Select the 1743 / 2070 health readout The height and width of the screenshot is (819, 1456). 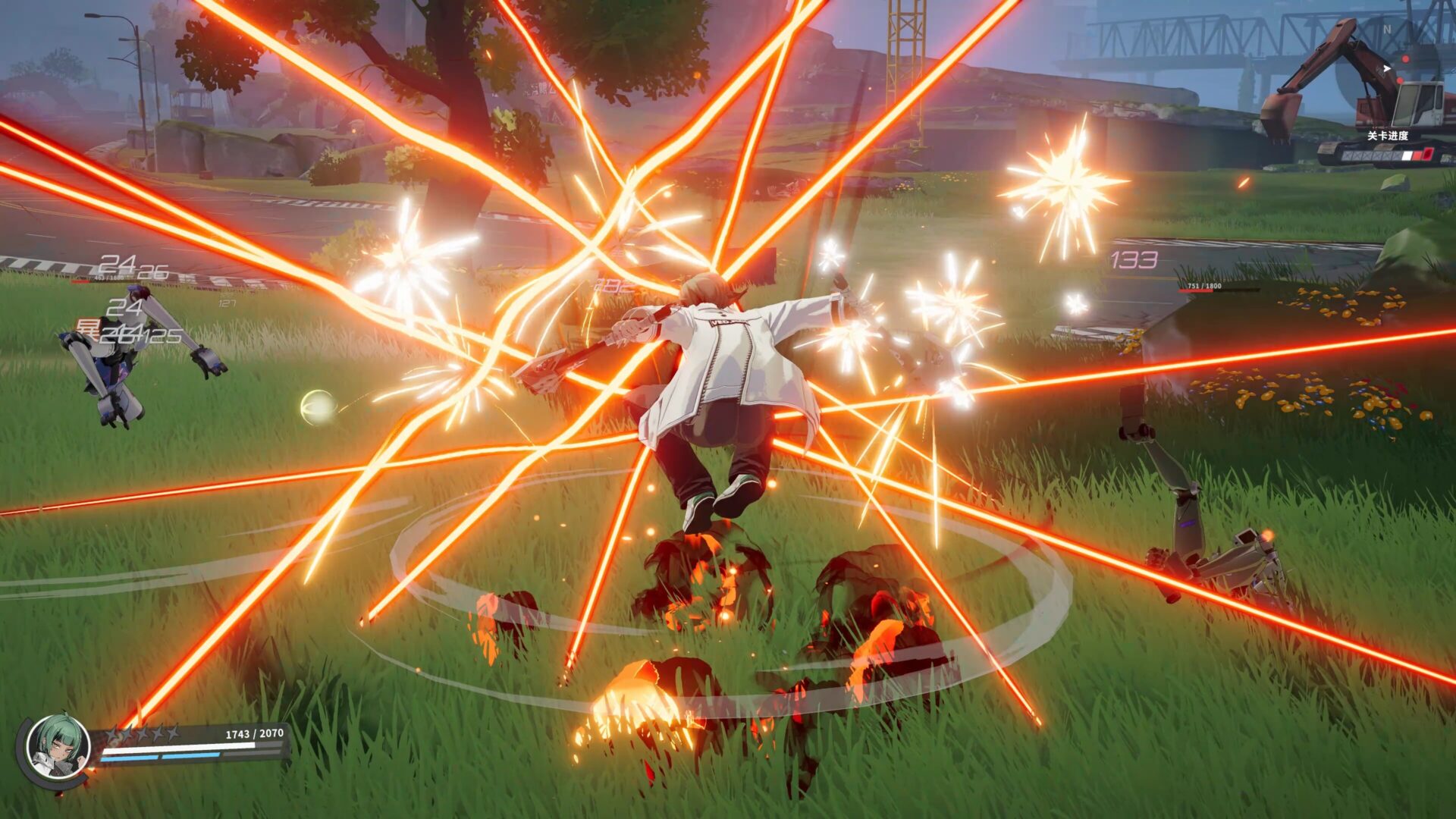pos(255,733)
